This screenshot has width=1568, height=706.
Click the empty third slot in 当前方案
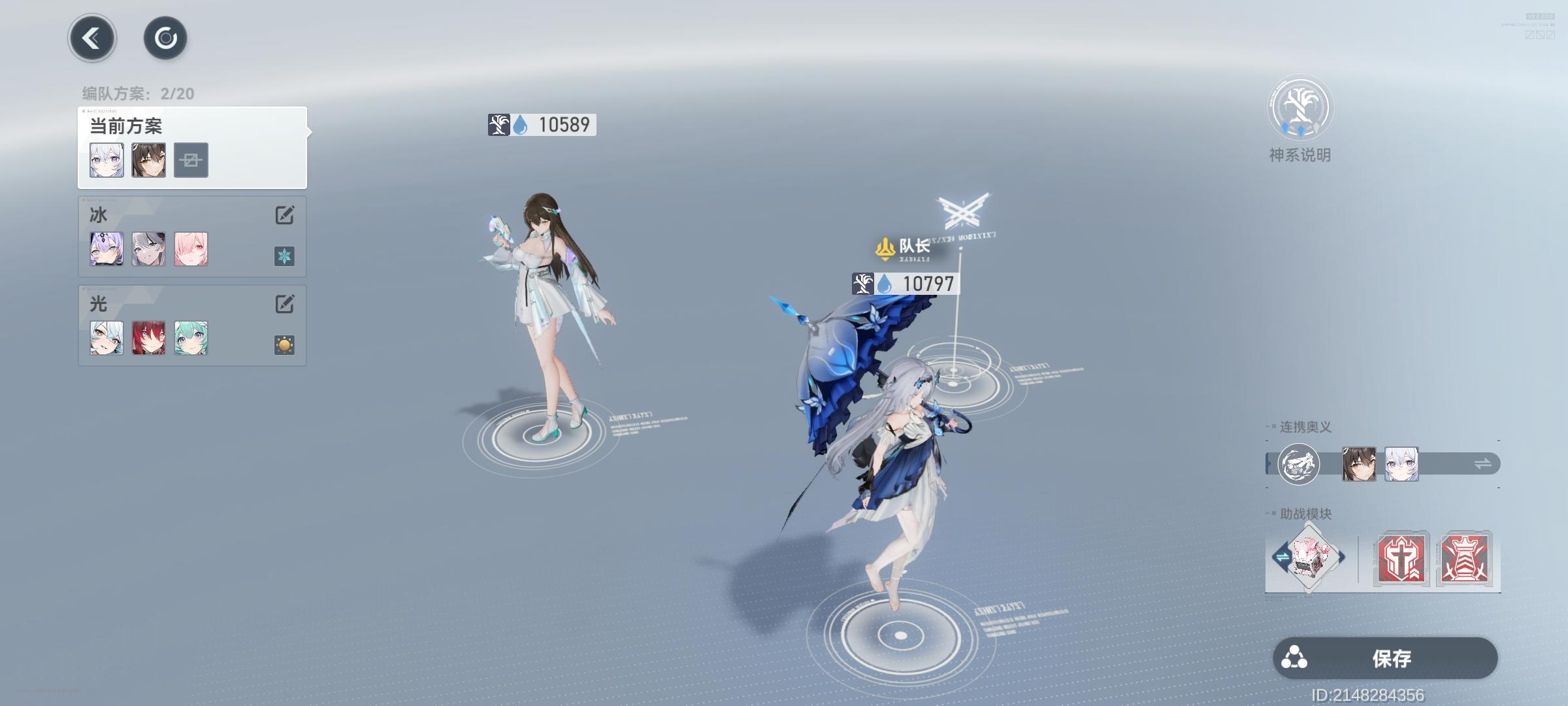pos(191,159)
